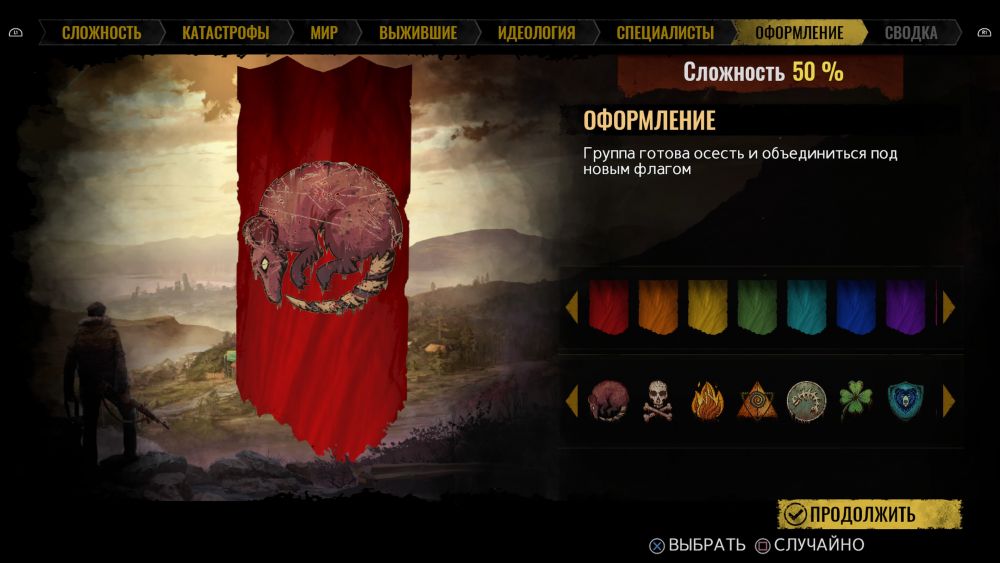Open the ИДЕОЛОГИЯ tab
Screen dimensions: 1000x563
point(536,33)
